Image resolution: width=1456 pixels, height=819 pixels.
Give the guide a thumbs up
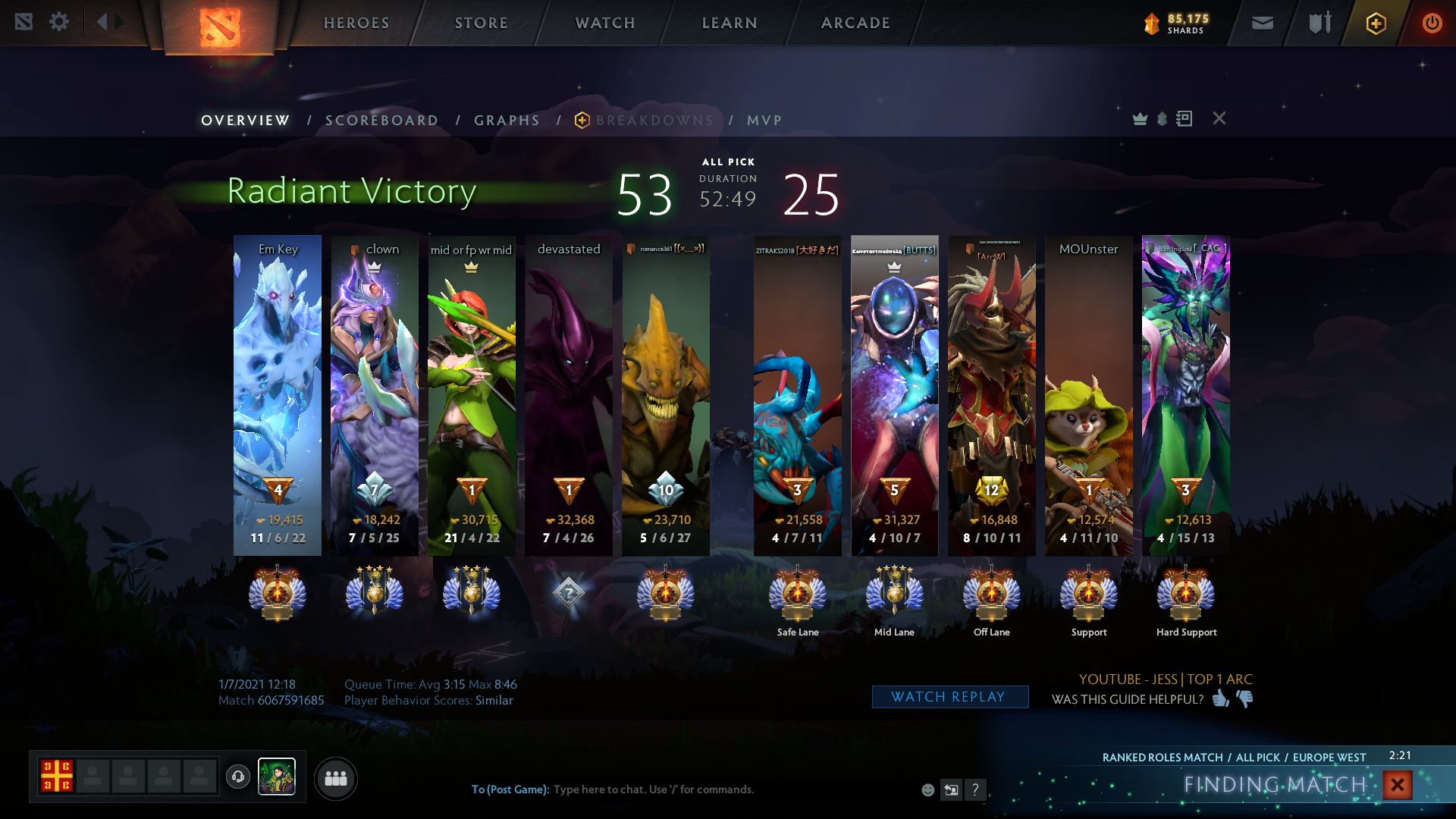1220,698
